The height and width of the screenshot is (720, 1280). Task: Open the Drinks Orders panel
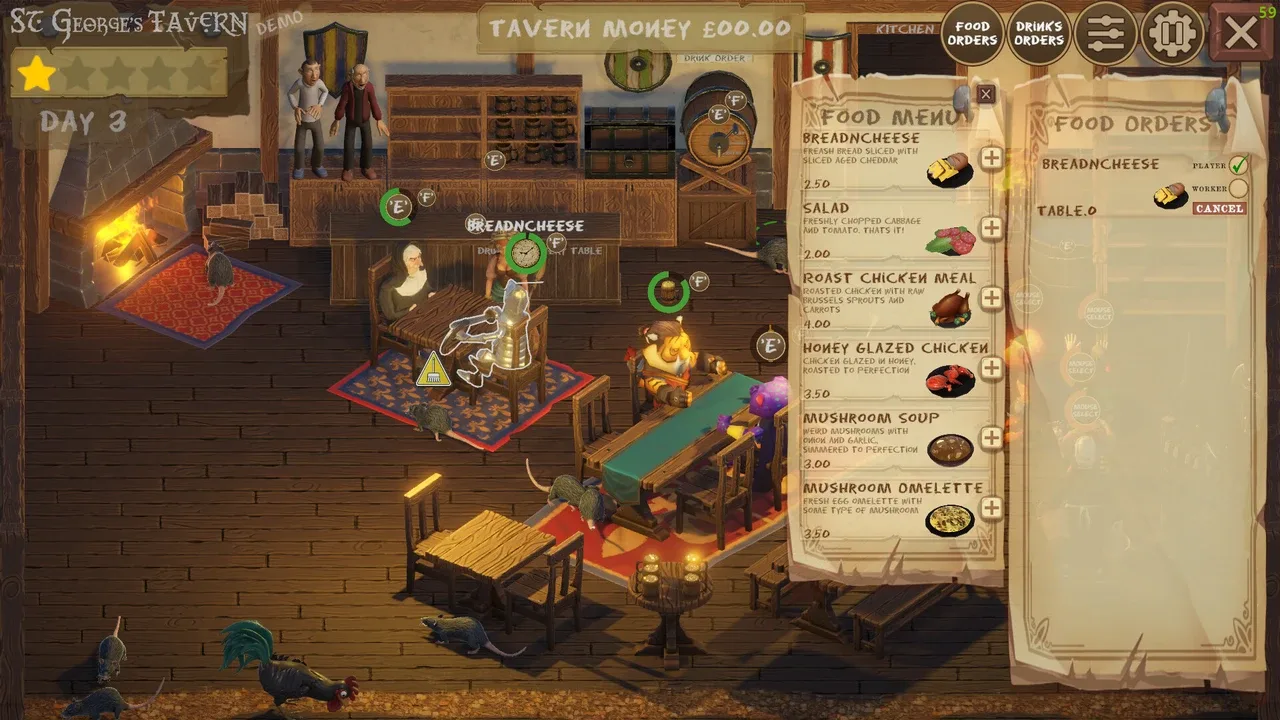[x=1038, y=33]
